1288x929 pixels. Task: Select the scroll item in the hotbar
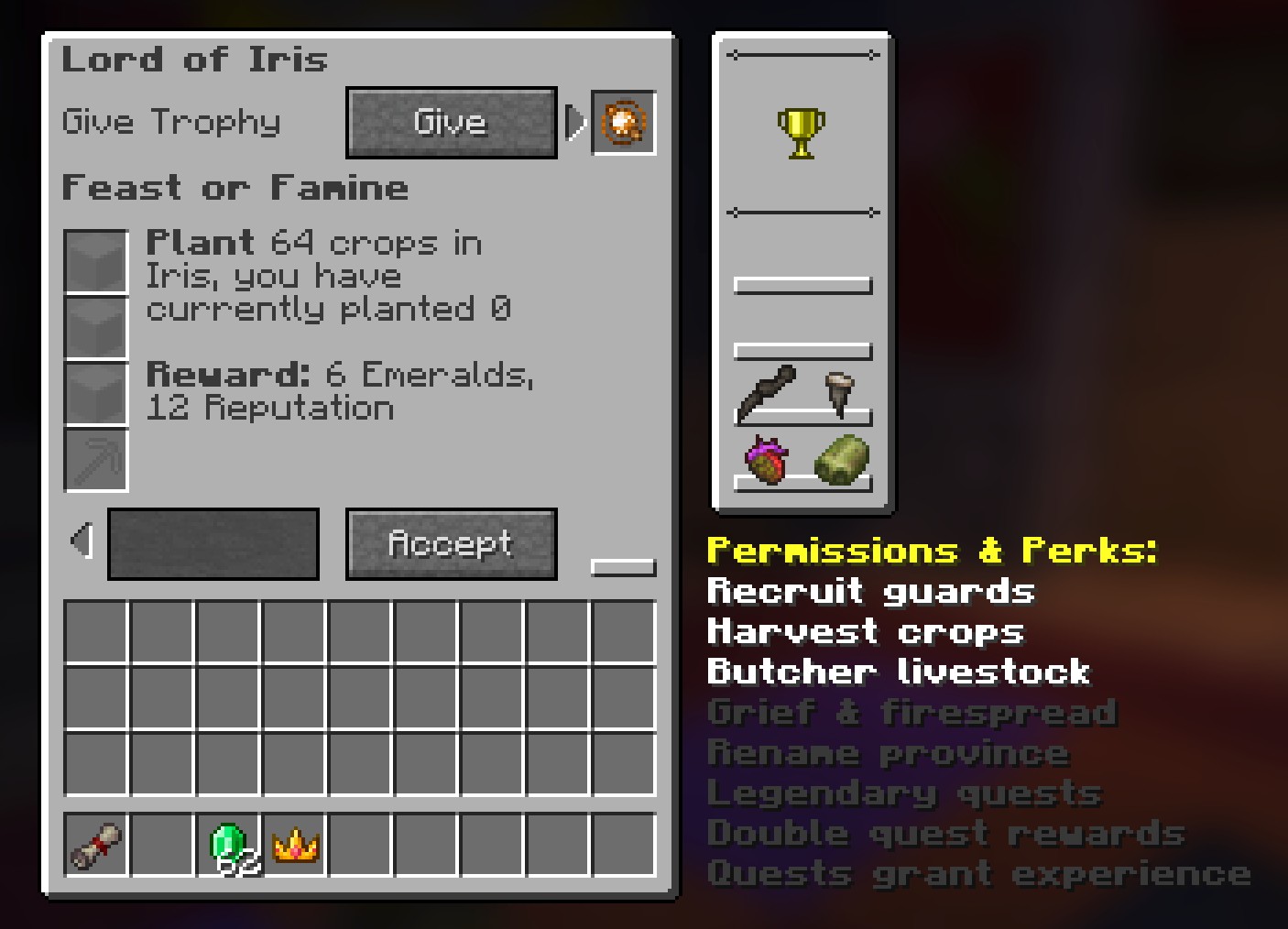(96, 845)
